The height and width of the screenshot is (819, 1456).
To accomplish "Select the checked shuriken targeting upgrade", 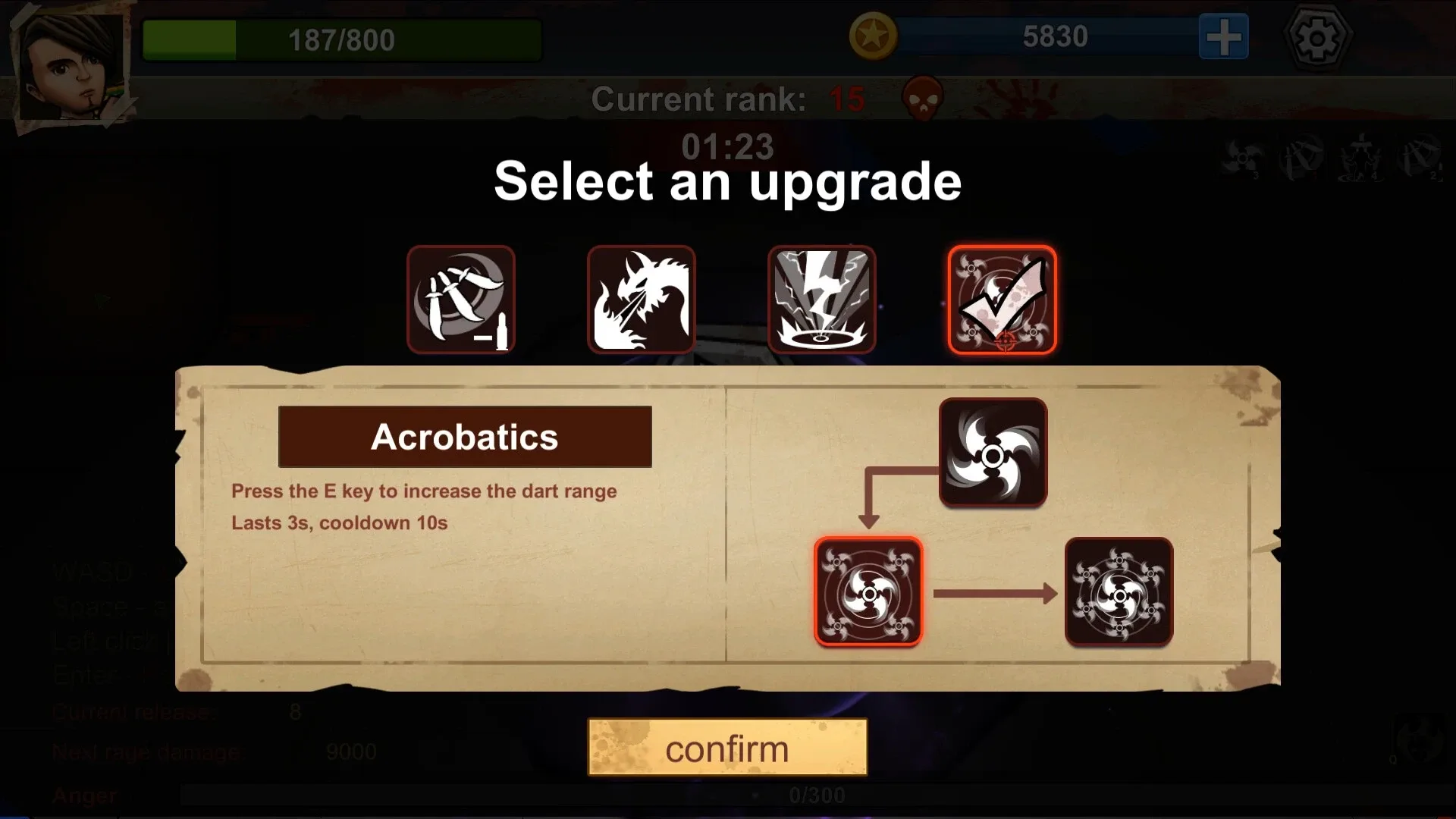I will pyautogui.click(x=1002, y=299).
